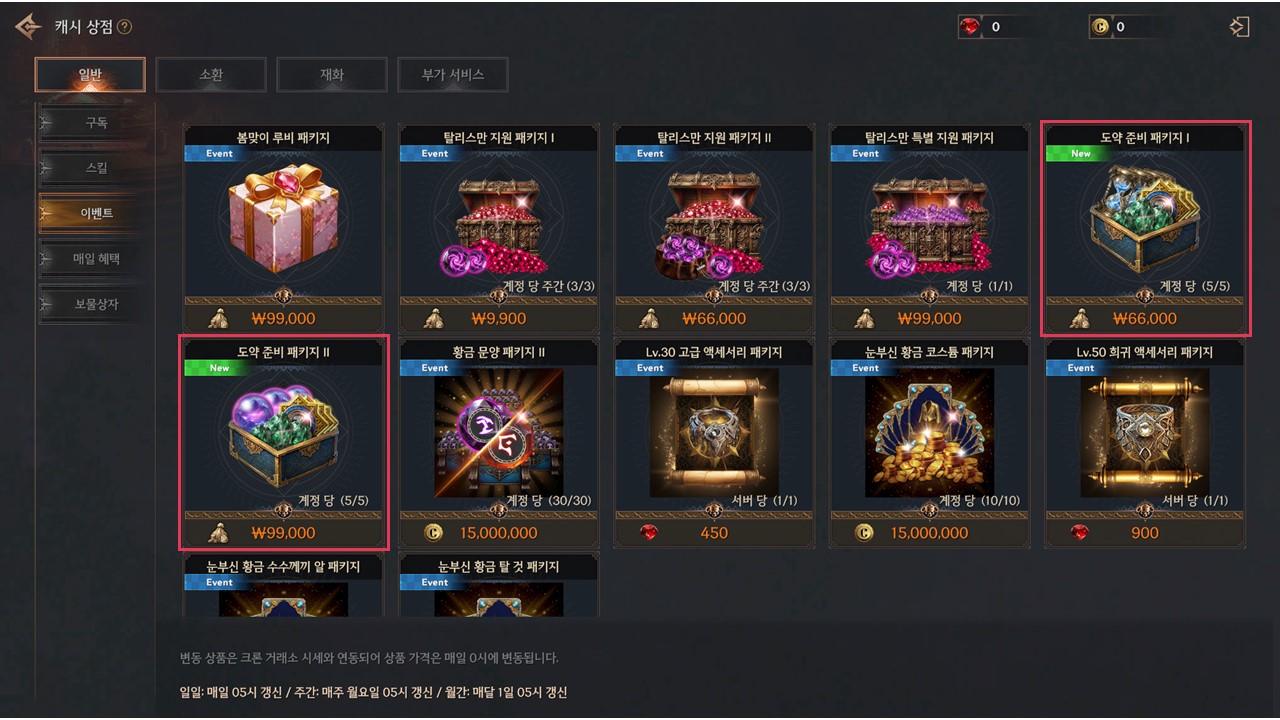This screenshot has height=720, width=1280.
Task: Switch to the 부가 서비스 tab
Action: (453, 74)
